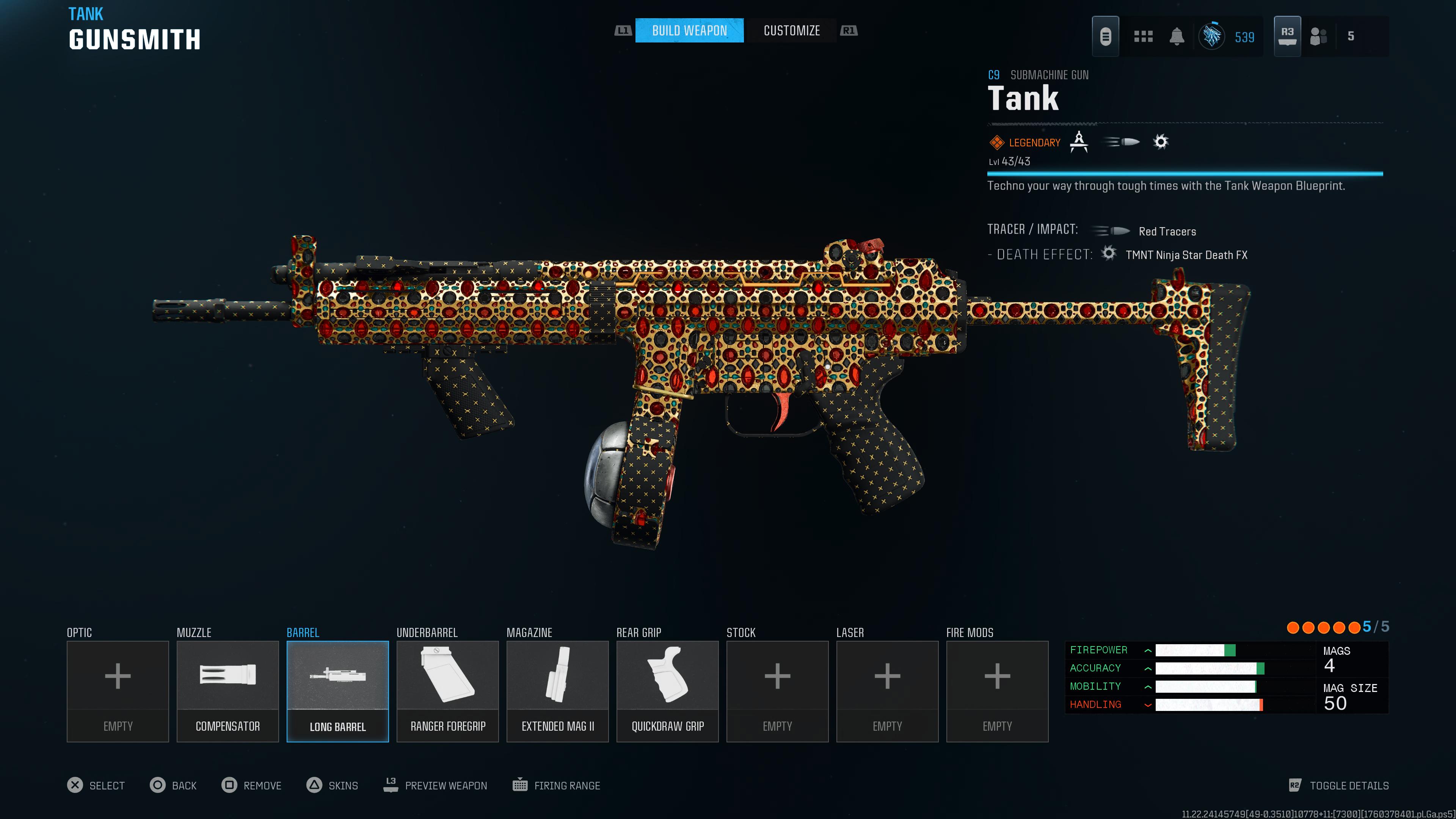The image size is (1456, 819).
Task: Go Back from the Gunsmith
Action: 173,785
